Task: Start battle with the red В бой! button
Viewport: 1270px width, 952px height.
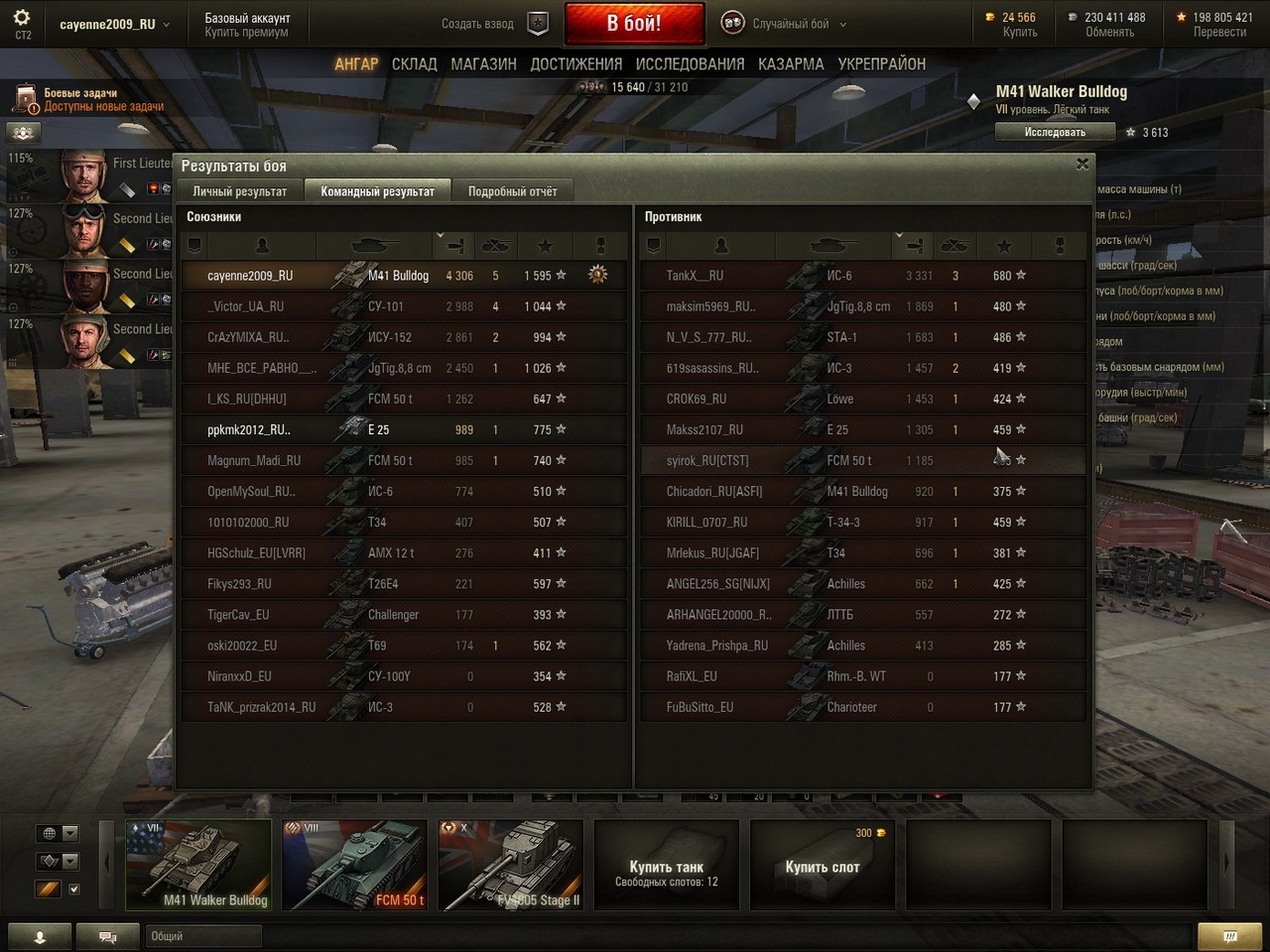Action: click(x=634, y=24)
